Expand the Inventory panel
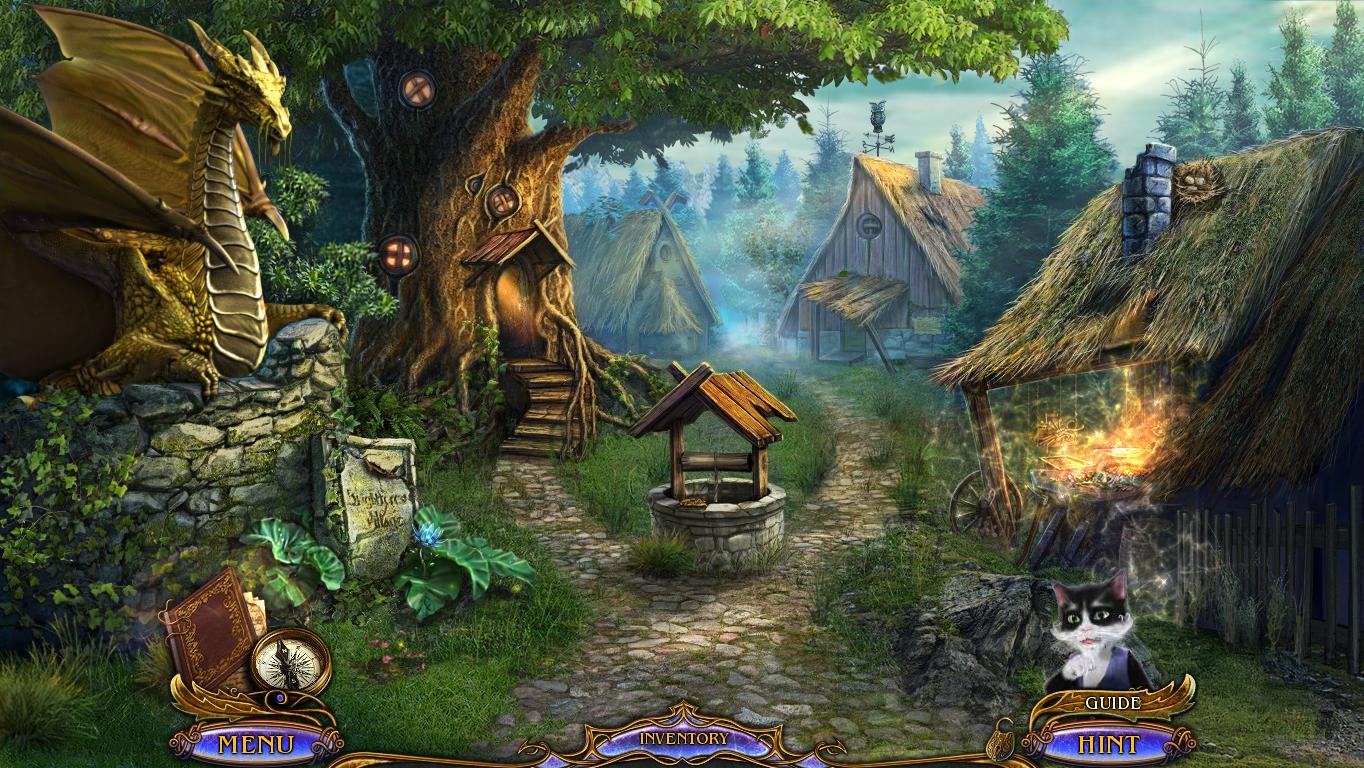 coord(684,737)
